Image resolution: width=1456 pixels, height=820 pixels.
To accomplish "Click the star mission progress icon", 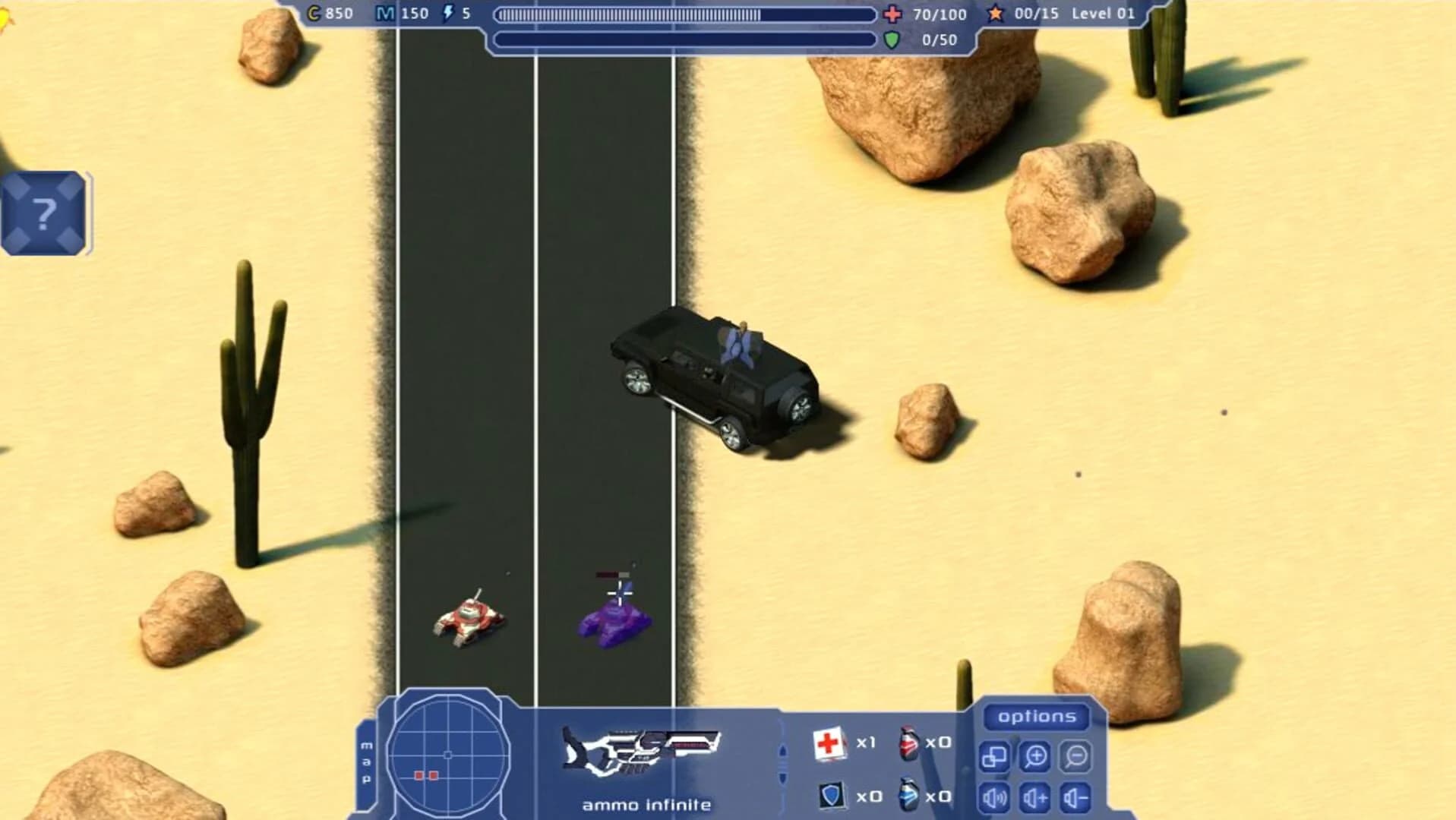I will pos(996,13).
